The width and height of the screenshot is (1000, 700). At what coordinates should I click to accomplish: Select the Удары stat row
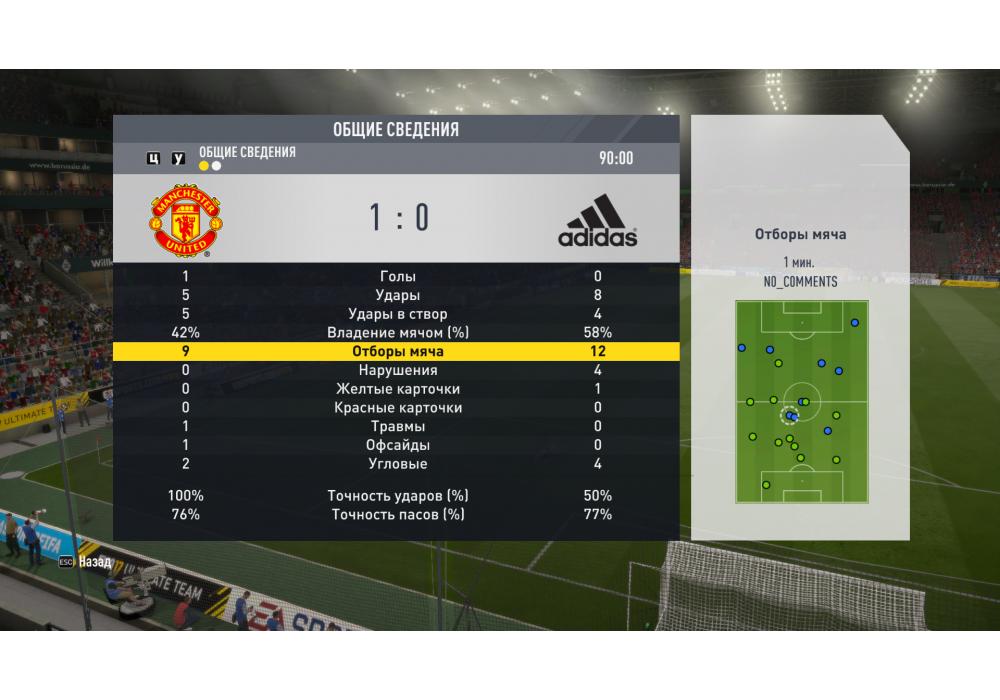(x=397, y=296)
